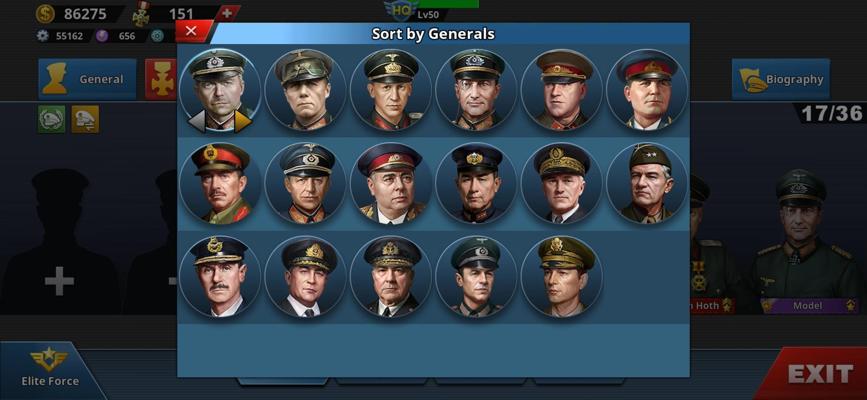
Task: Close the Sort by Generals panel
Action: pos(192,32)
